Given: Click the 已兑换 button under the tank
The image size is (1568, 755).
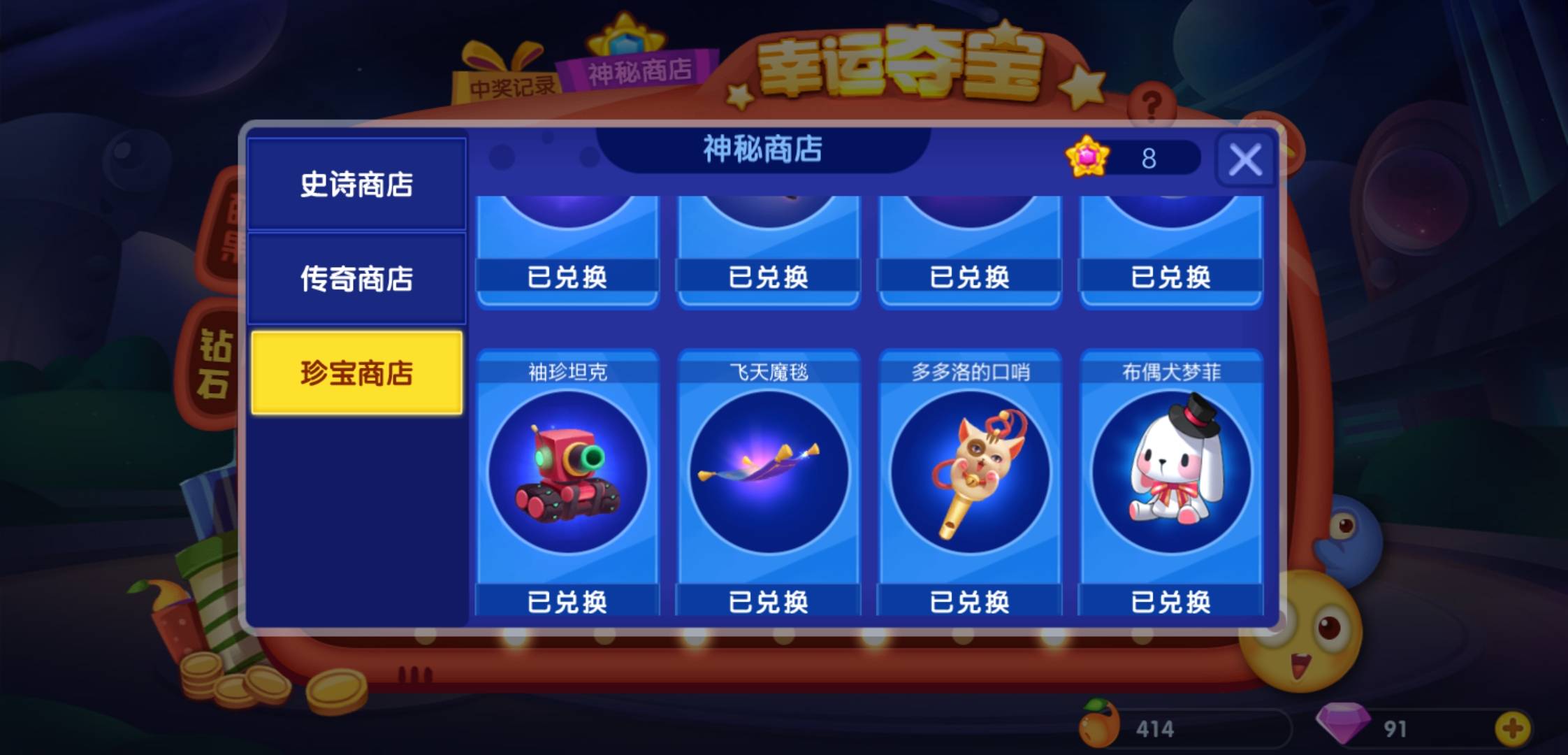Looking at the screenshot, I should tap(567, 600).
